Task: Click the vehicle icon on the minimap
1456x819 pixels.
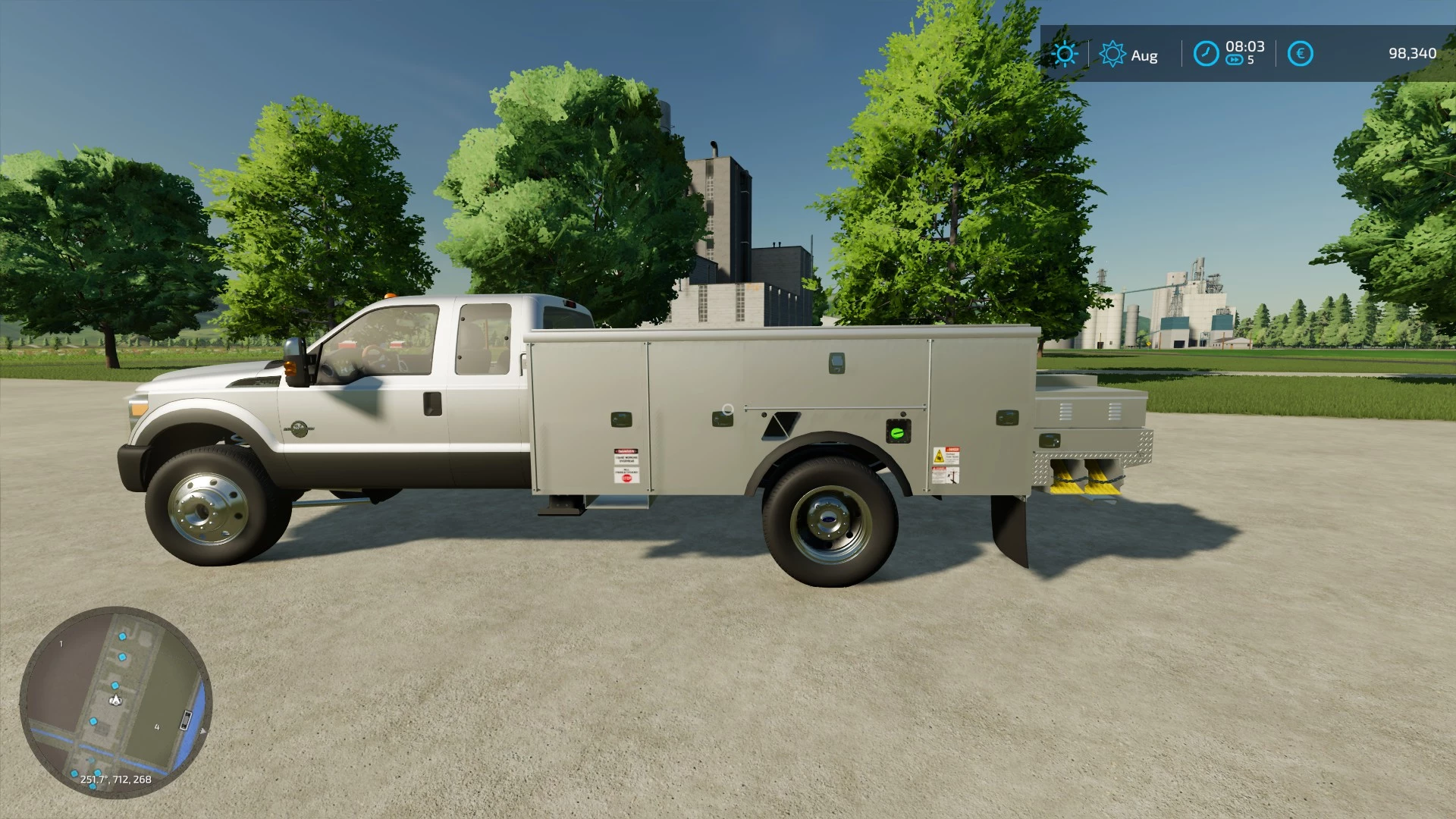Action: tap(187, 719)
